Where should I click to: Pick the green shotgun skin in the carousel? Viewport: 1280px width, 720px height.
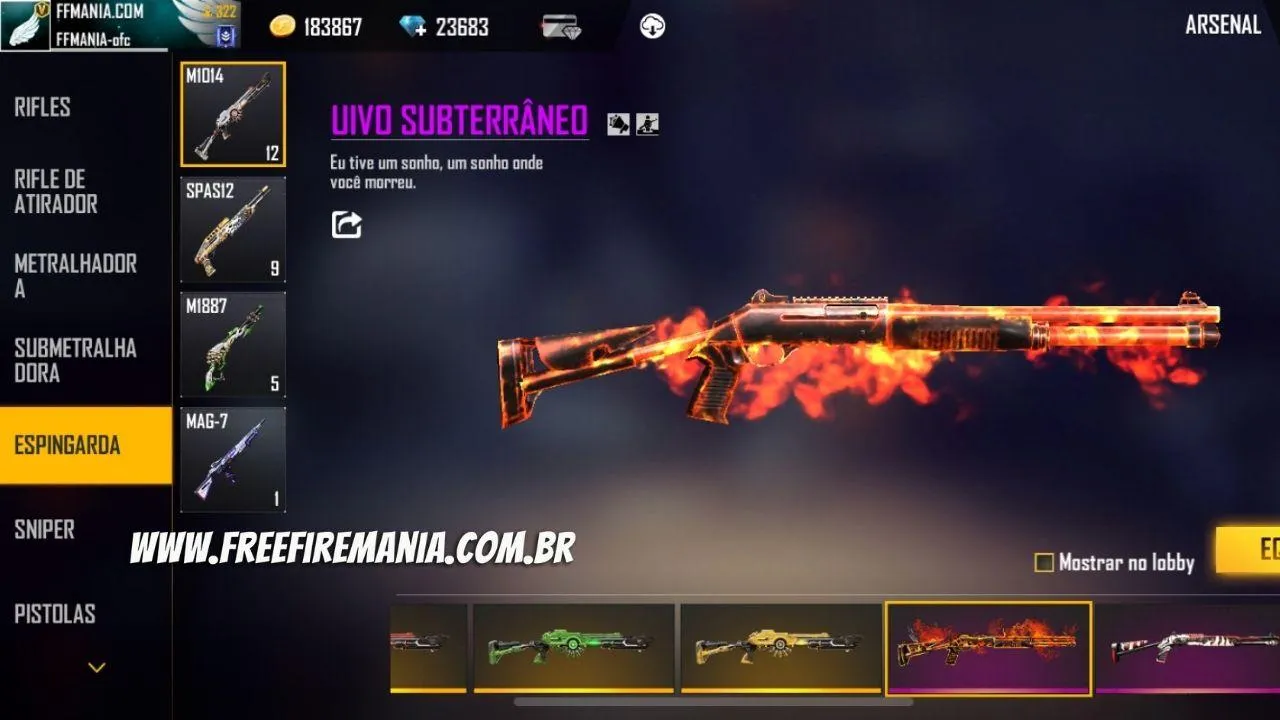point(575,641)
